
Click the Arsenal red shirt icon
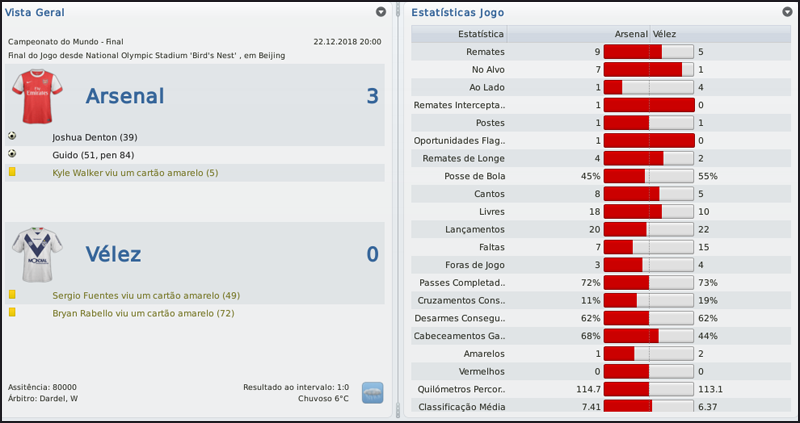pyautogui.click(x=37, y=96)
